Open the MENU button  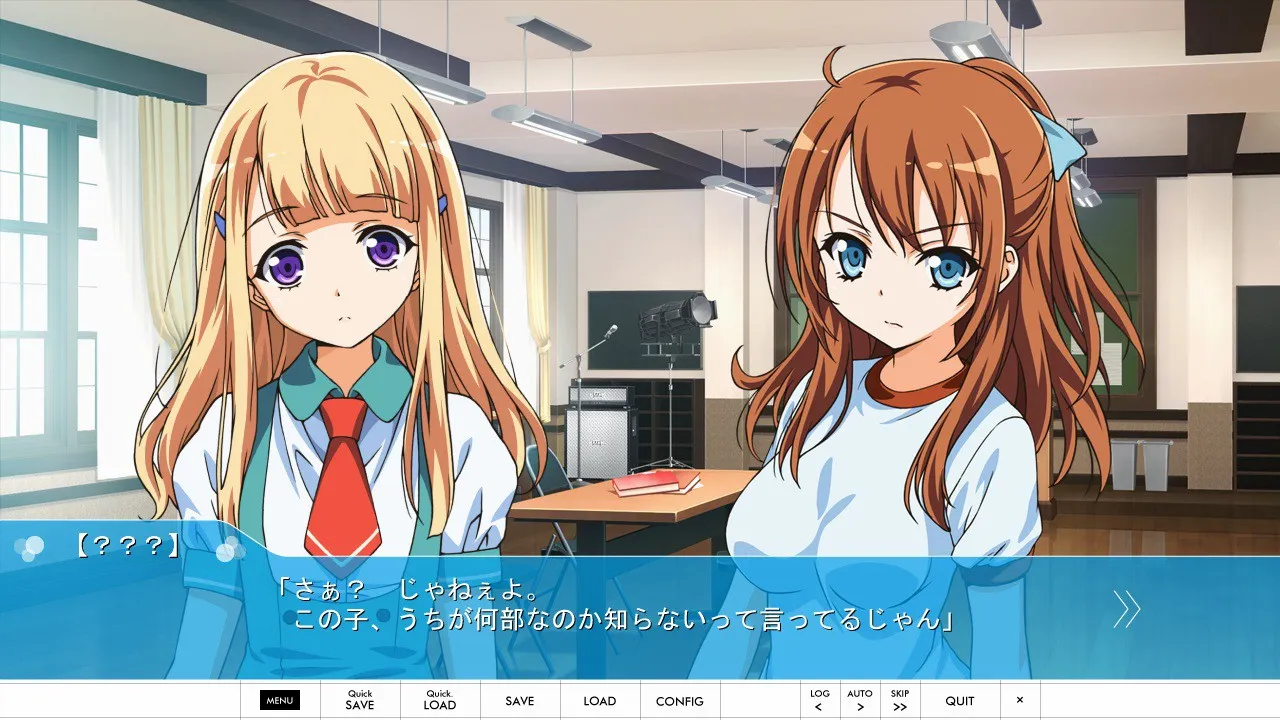(x=280, y=701)
